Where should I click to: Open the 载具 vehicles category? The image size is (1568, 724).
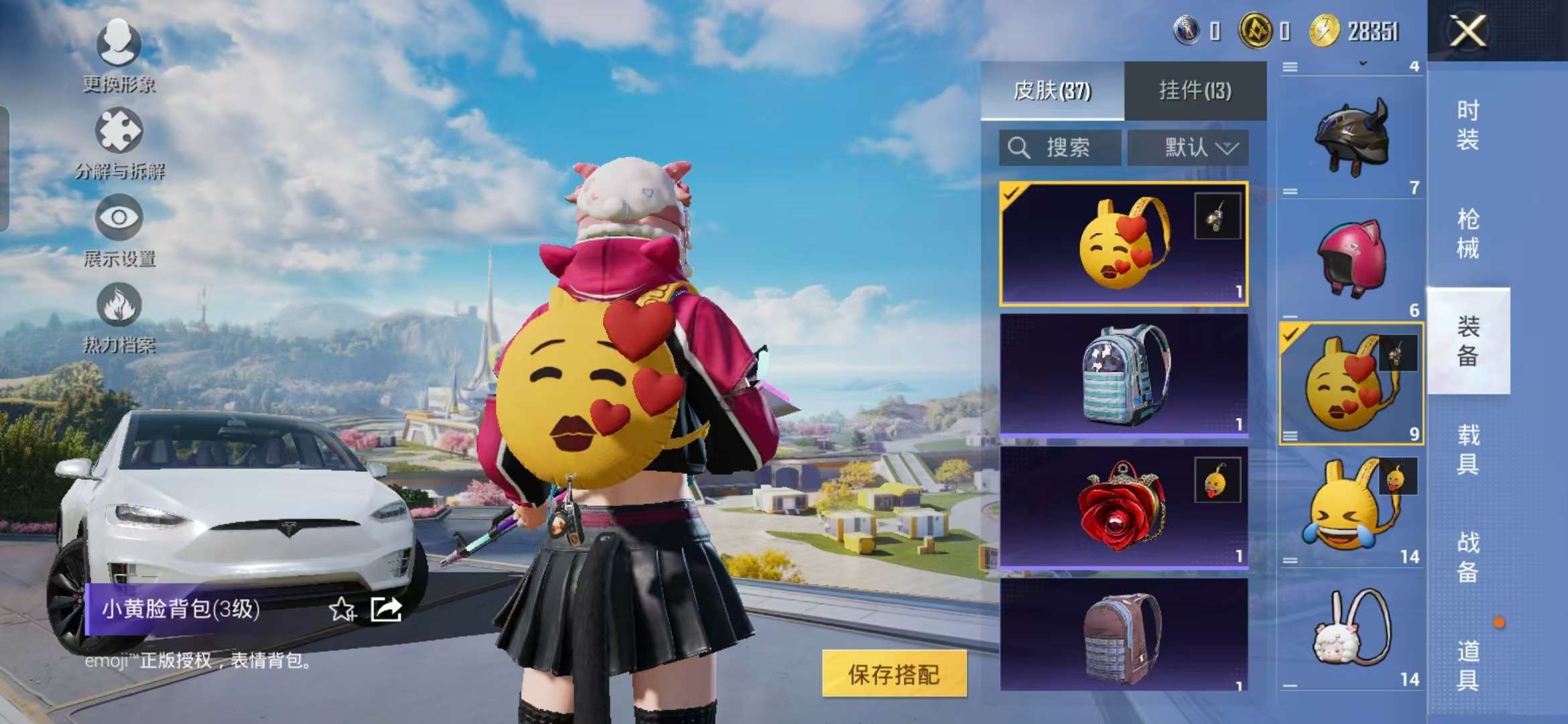1467,449
